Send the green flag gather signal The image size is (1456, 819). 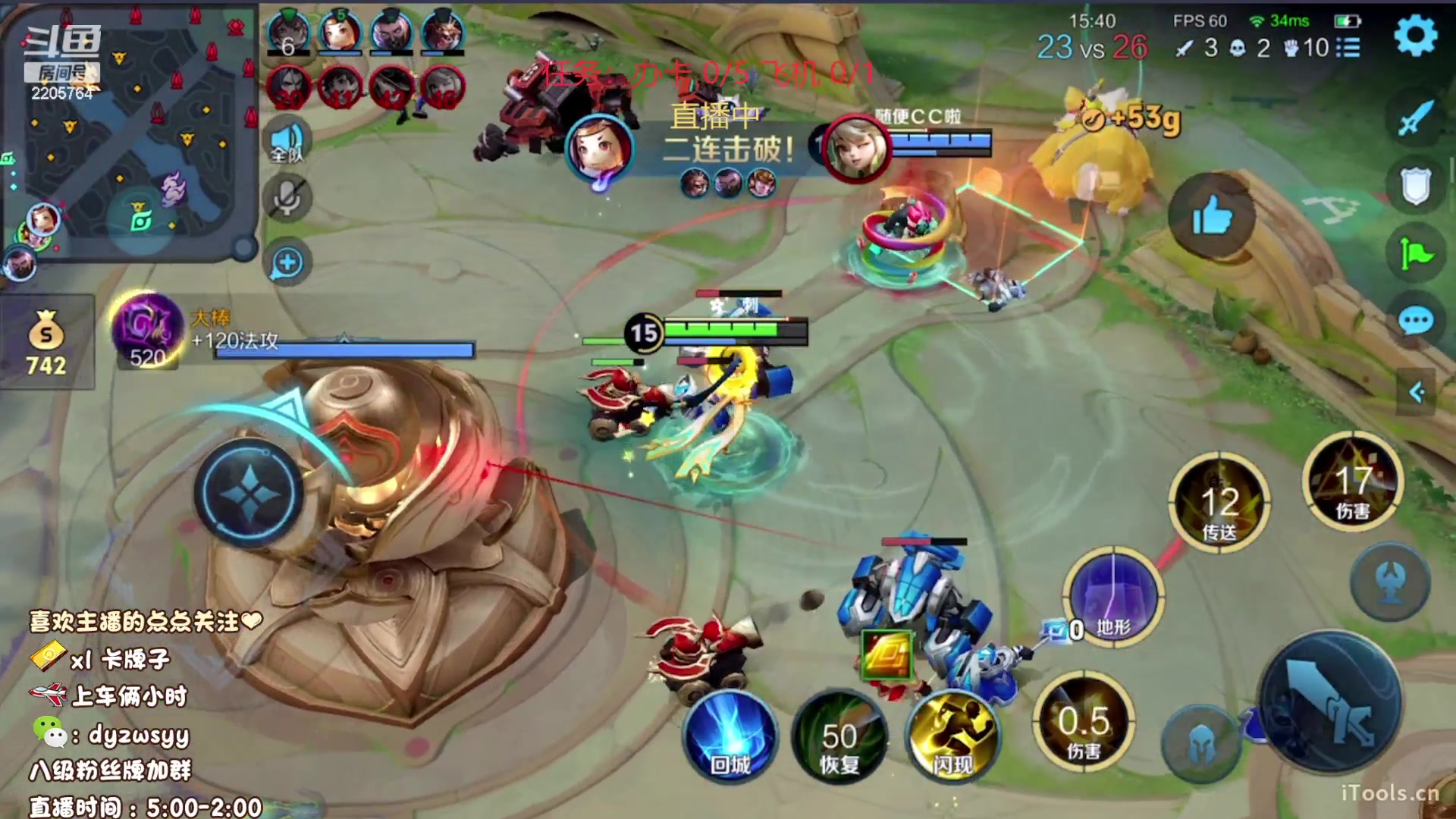(1415, 254)
